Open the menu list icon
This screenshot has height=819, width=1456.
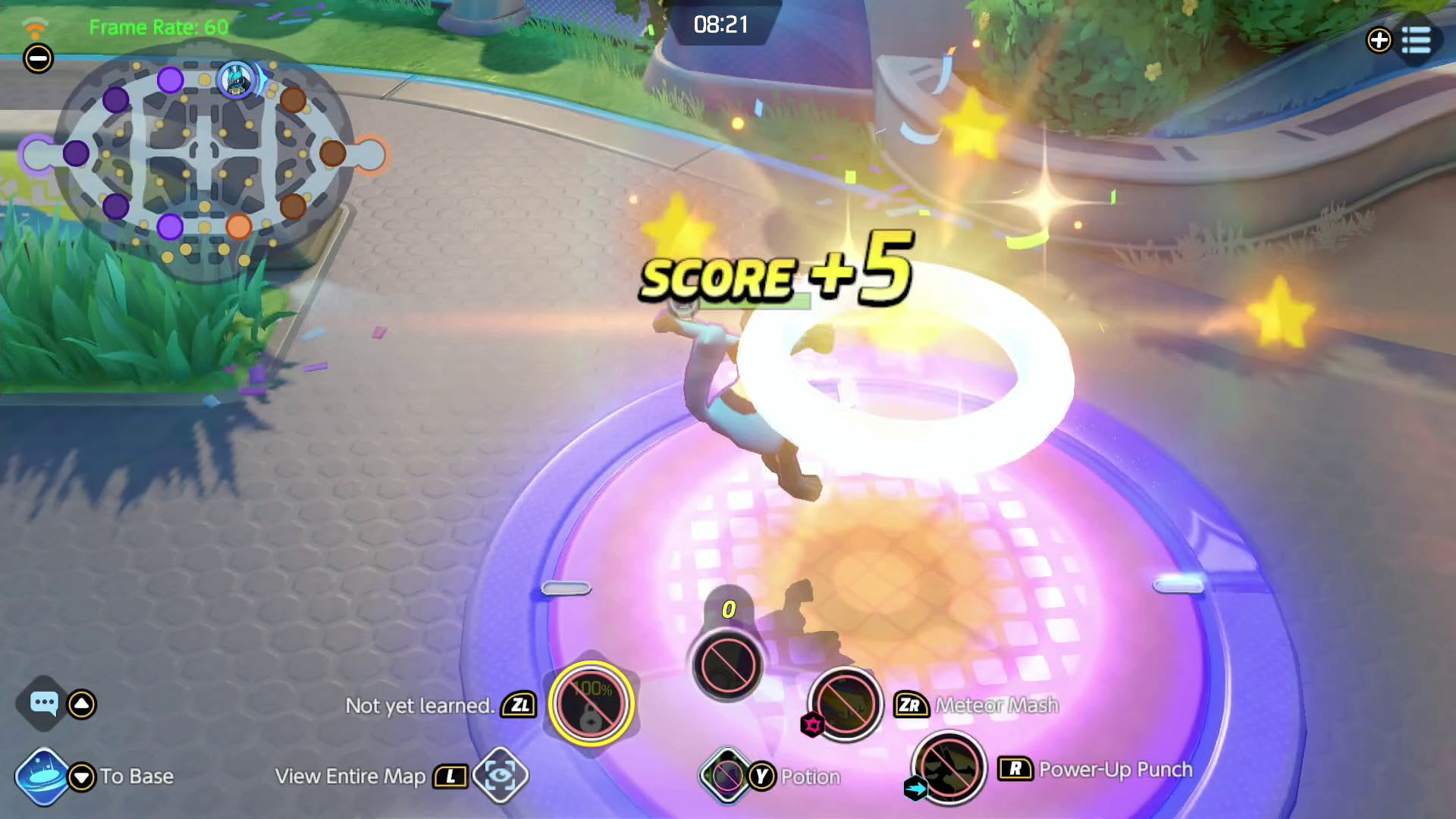(1416, 40)
